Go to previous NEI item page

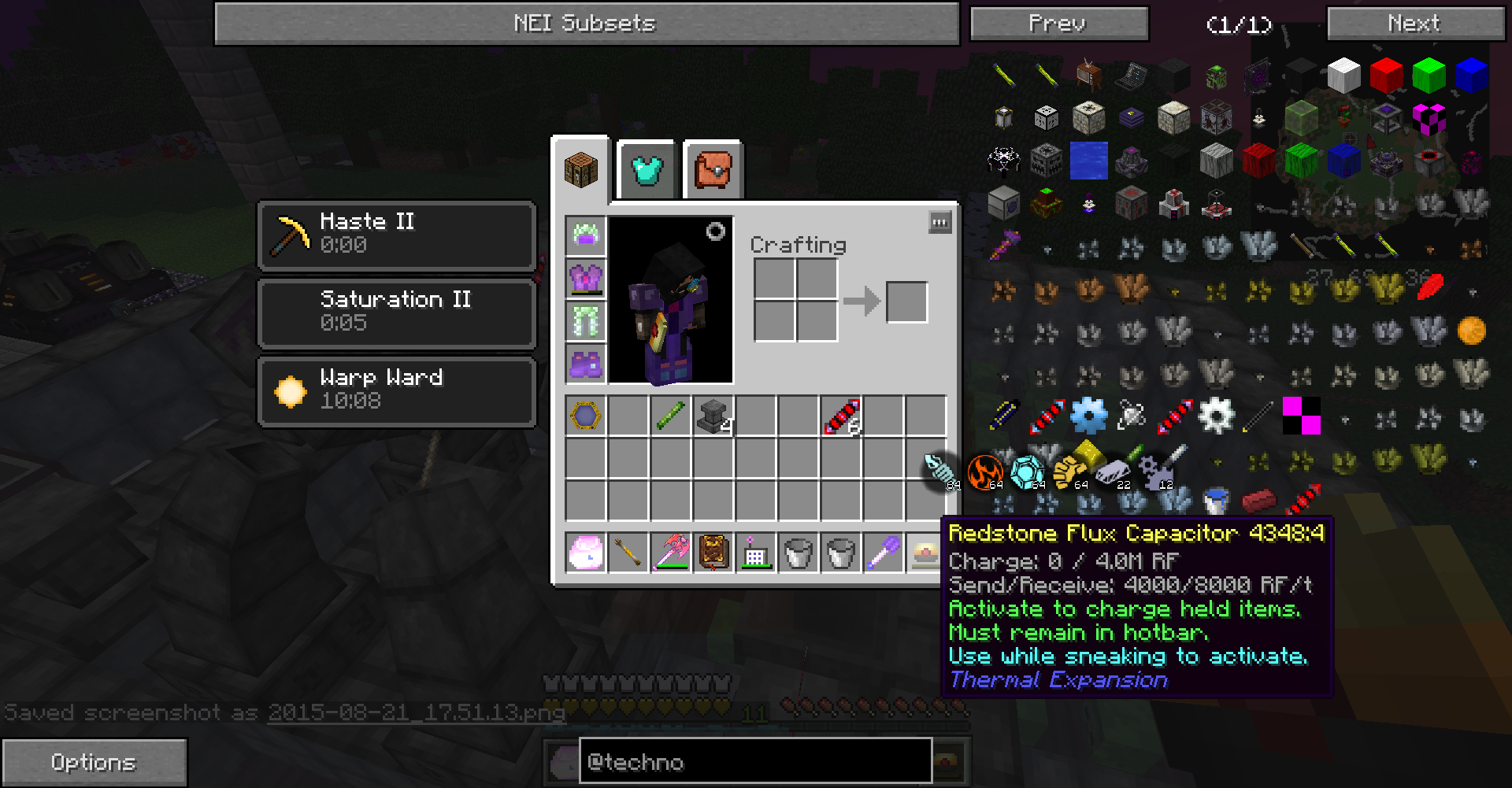(1058, 24)
